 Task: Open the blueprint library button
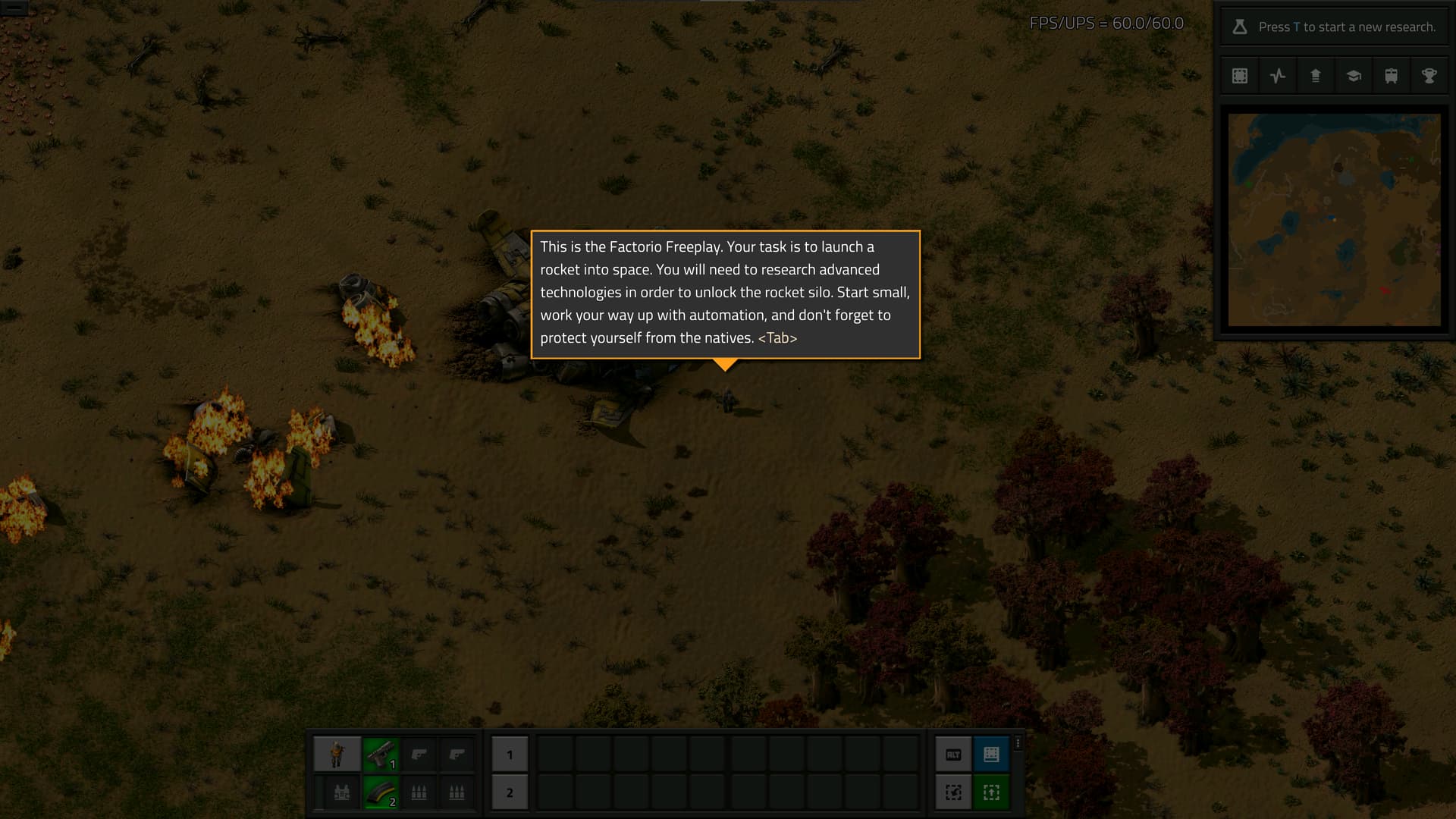[1240, 76]
